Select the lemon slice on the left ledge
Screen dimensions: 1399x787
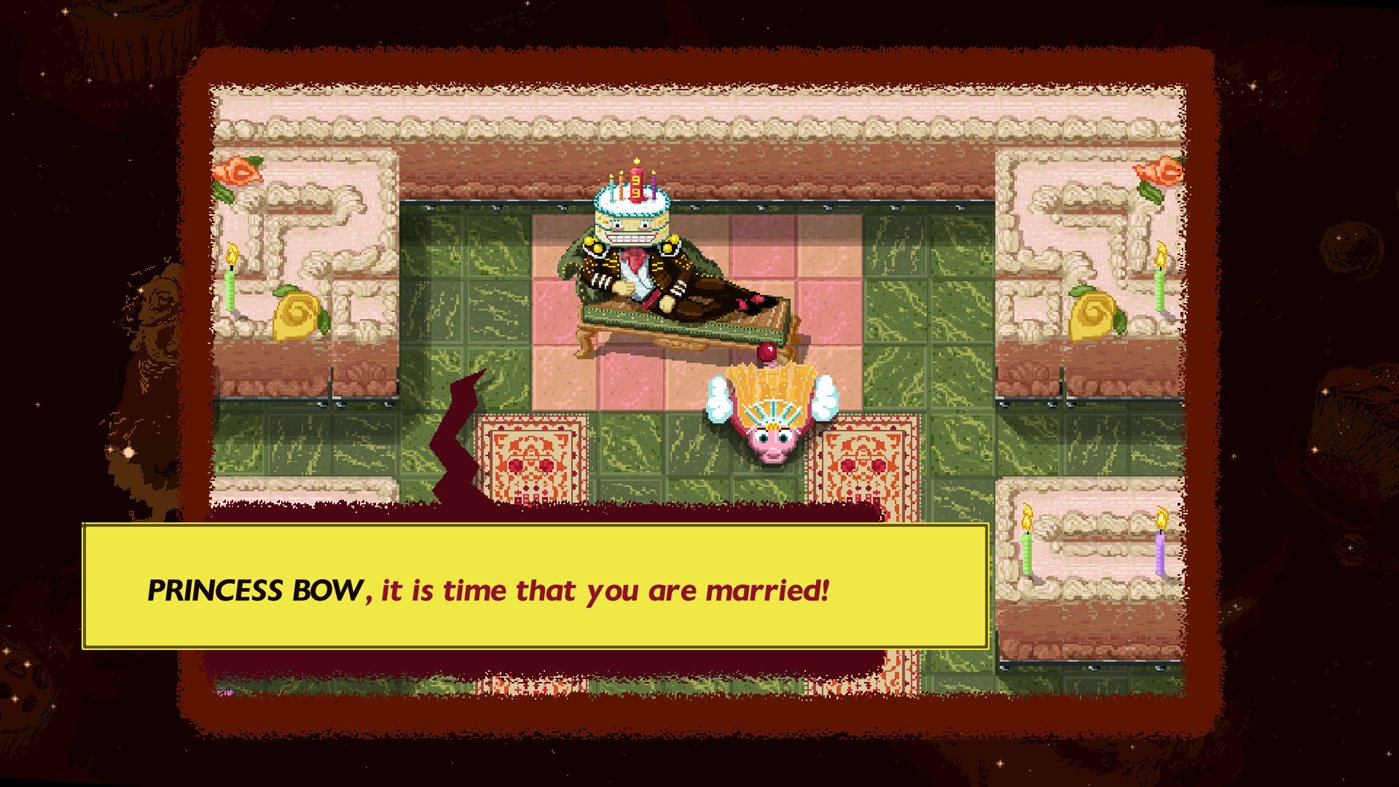coord(295,315)
